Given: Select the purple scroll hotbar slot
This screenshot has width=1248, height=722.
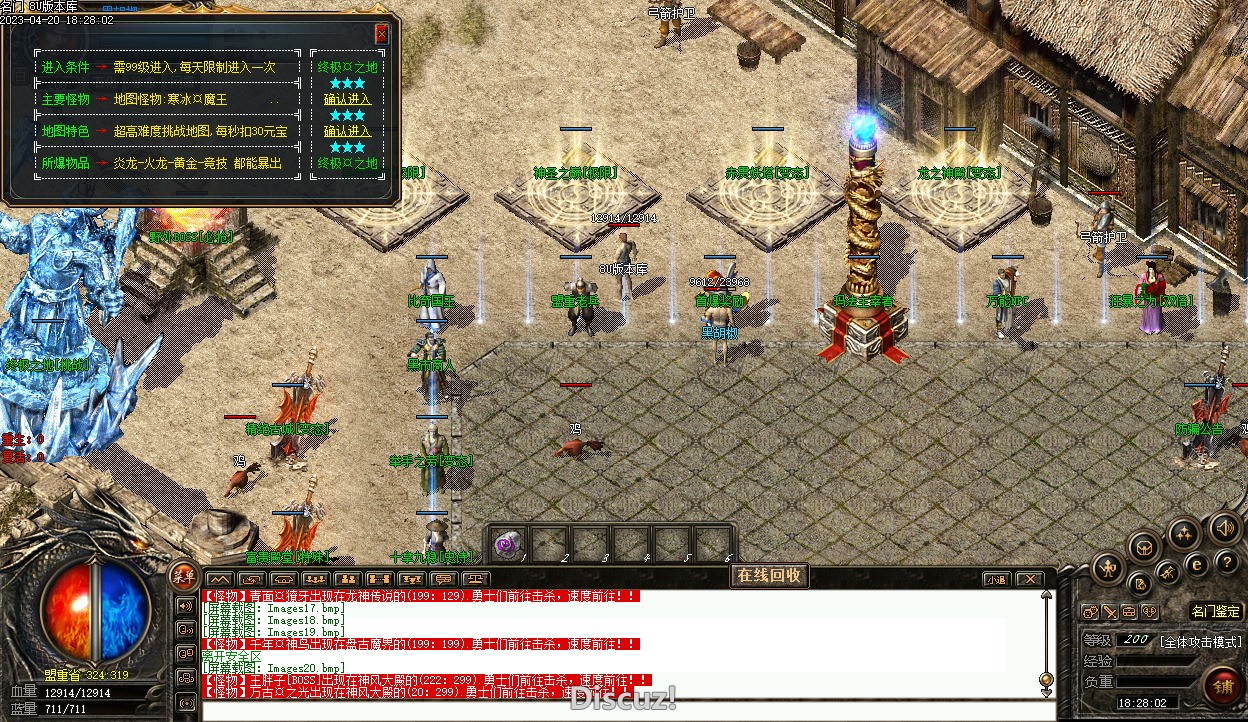Looking at the screenshot, I should (x=510, y=543).
